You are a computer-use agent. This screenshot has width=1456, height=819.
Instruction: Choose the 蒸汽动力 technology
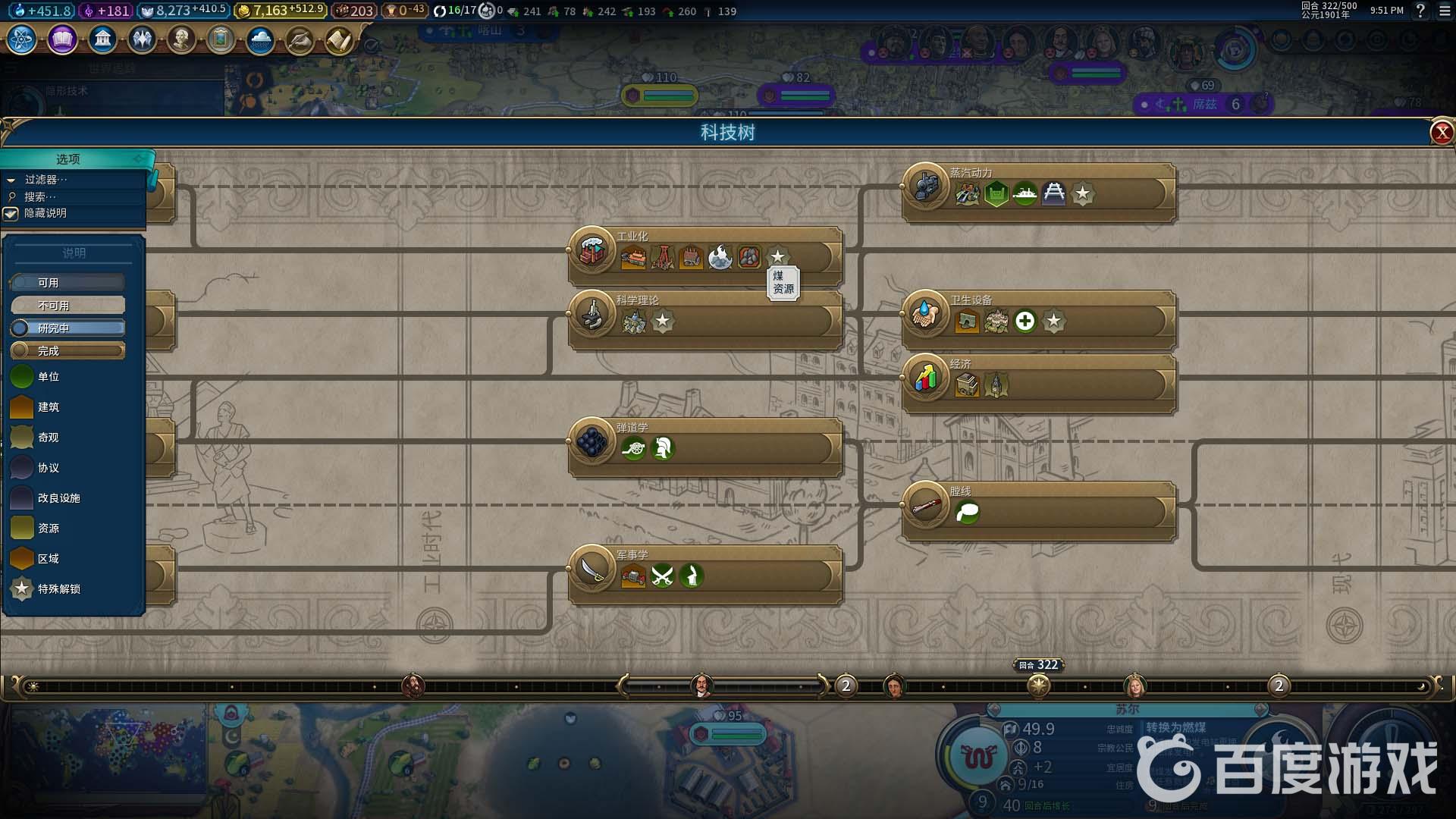926,187
